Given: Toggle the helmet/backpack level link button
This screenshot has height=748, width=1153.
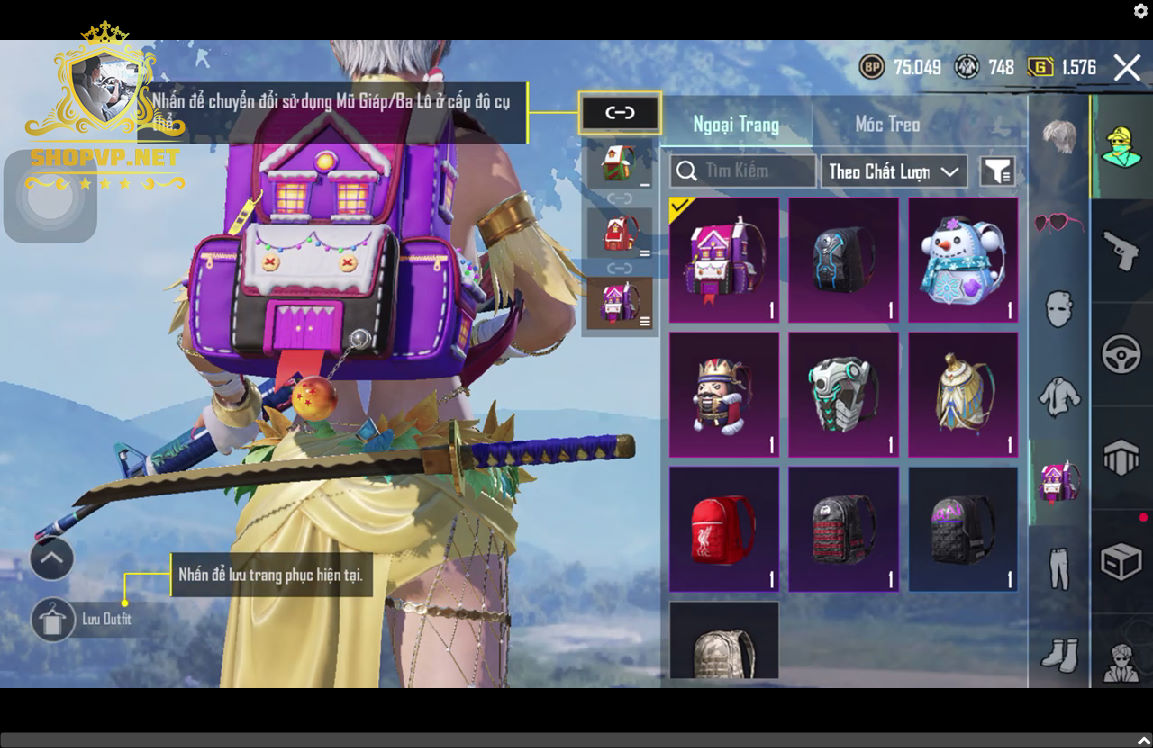Looking at the screenshot, I should (x=619, y=113).
